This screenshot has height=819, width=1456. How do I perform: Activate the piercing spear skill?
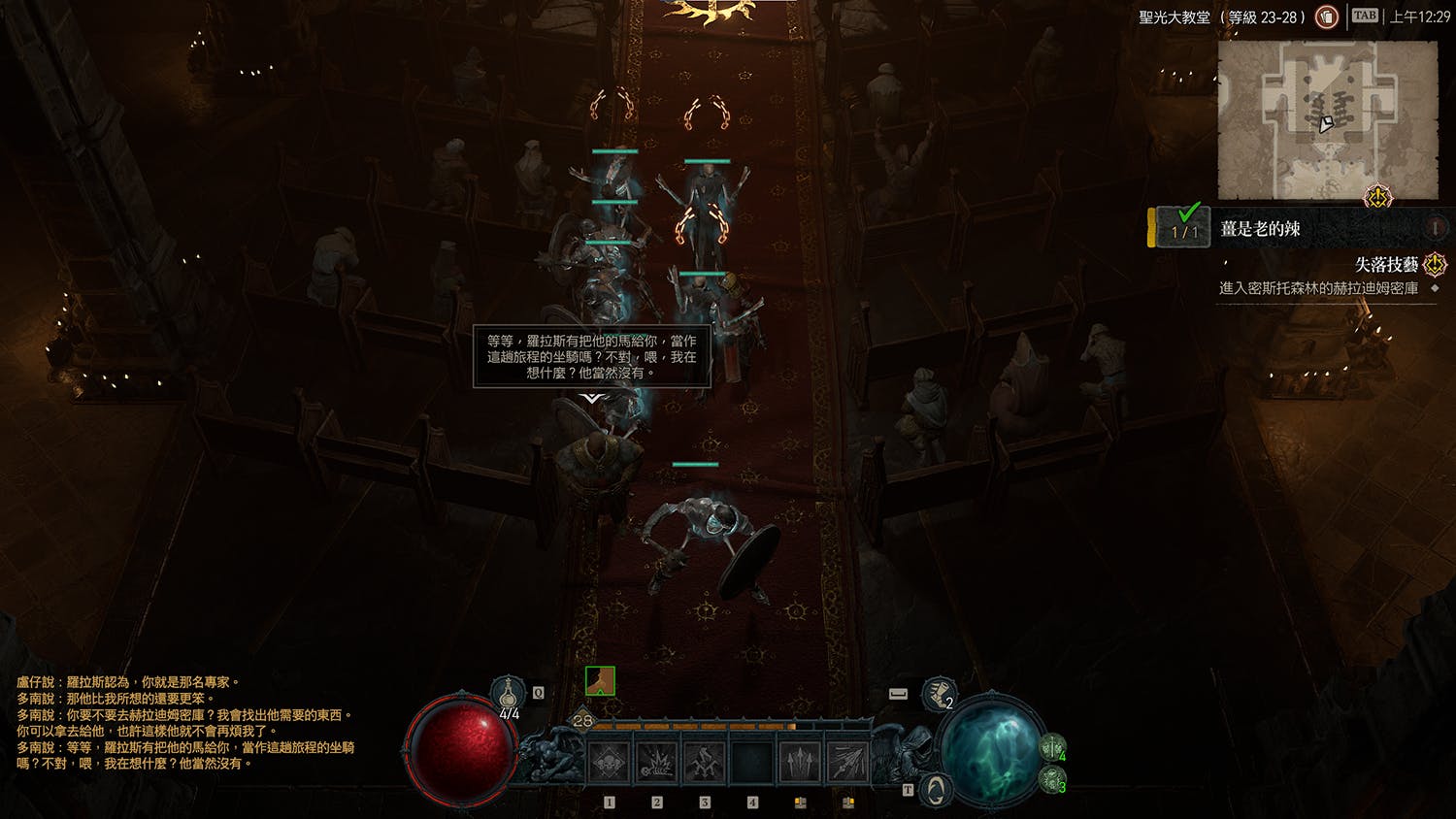pos(847,764)
